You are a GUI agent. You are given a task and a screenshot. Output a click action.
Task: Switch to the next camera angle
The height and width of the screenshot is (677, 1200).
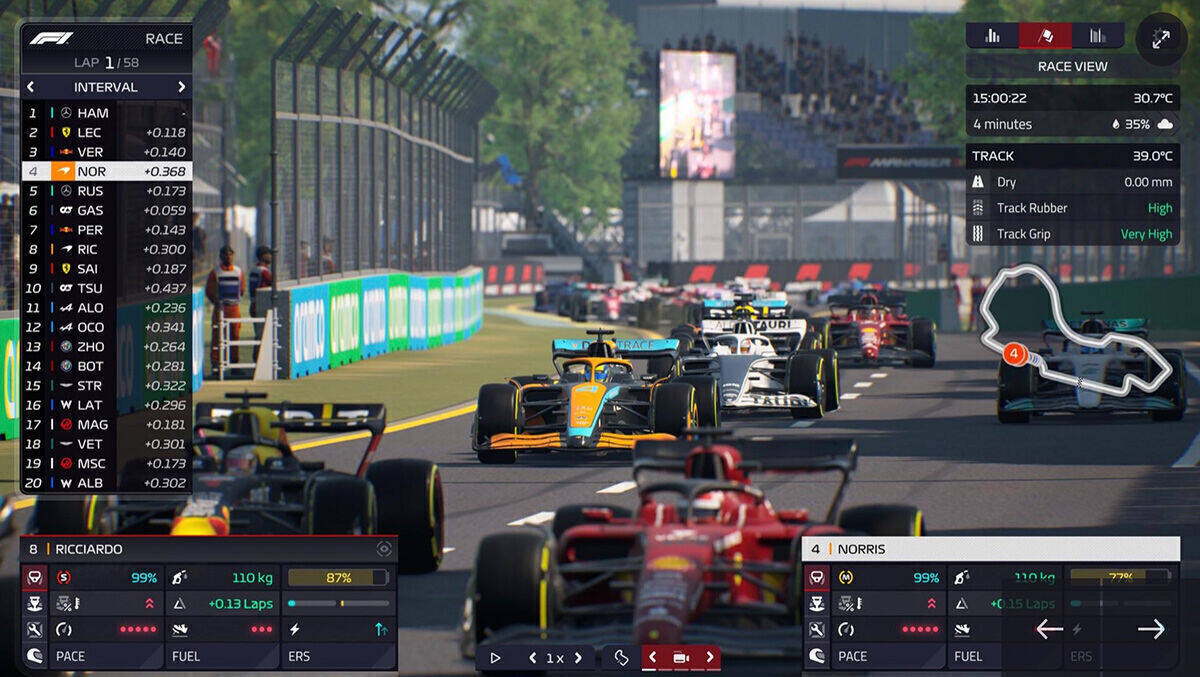click(710, 657)
